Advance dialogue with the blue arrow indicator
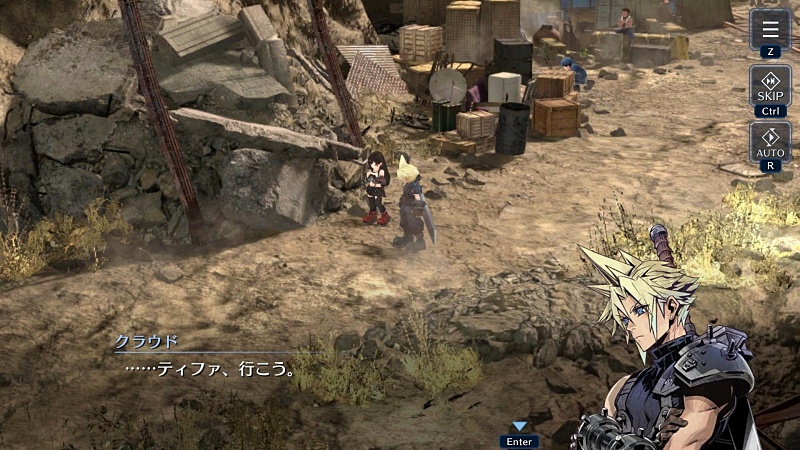 (519, 427)
